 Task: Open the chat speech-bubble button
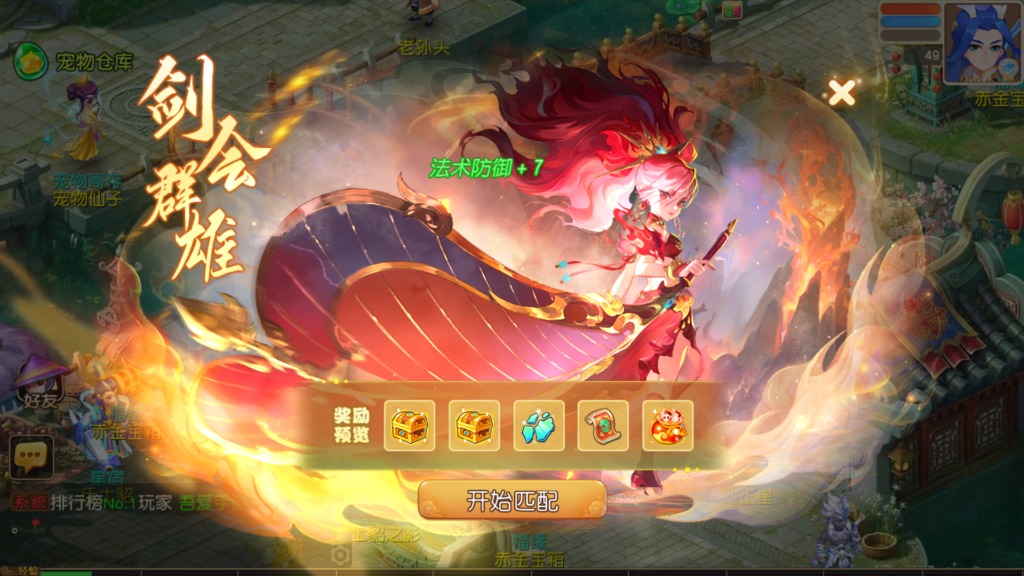tap(32, 458)
